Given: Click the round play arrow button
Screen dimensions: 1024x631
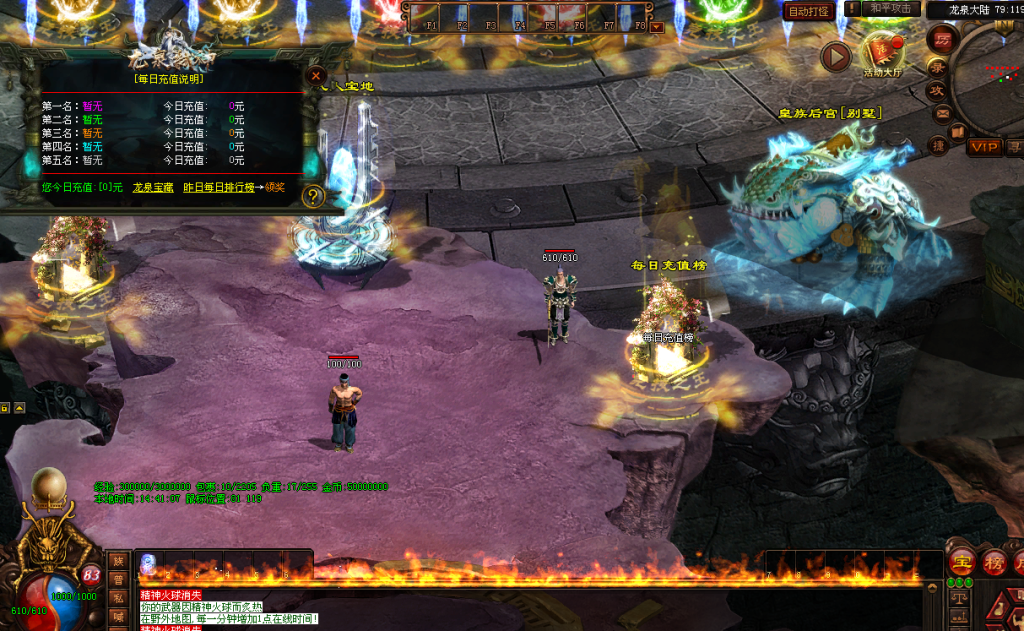Looking at the screenshot, I should [x=835, y=57].
